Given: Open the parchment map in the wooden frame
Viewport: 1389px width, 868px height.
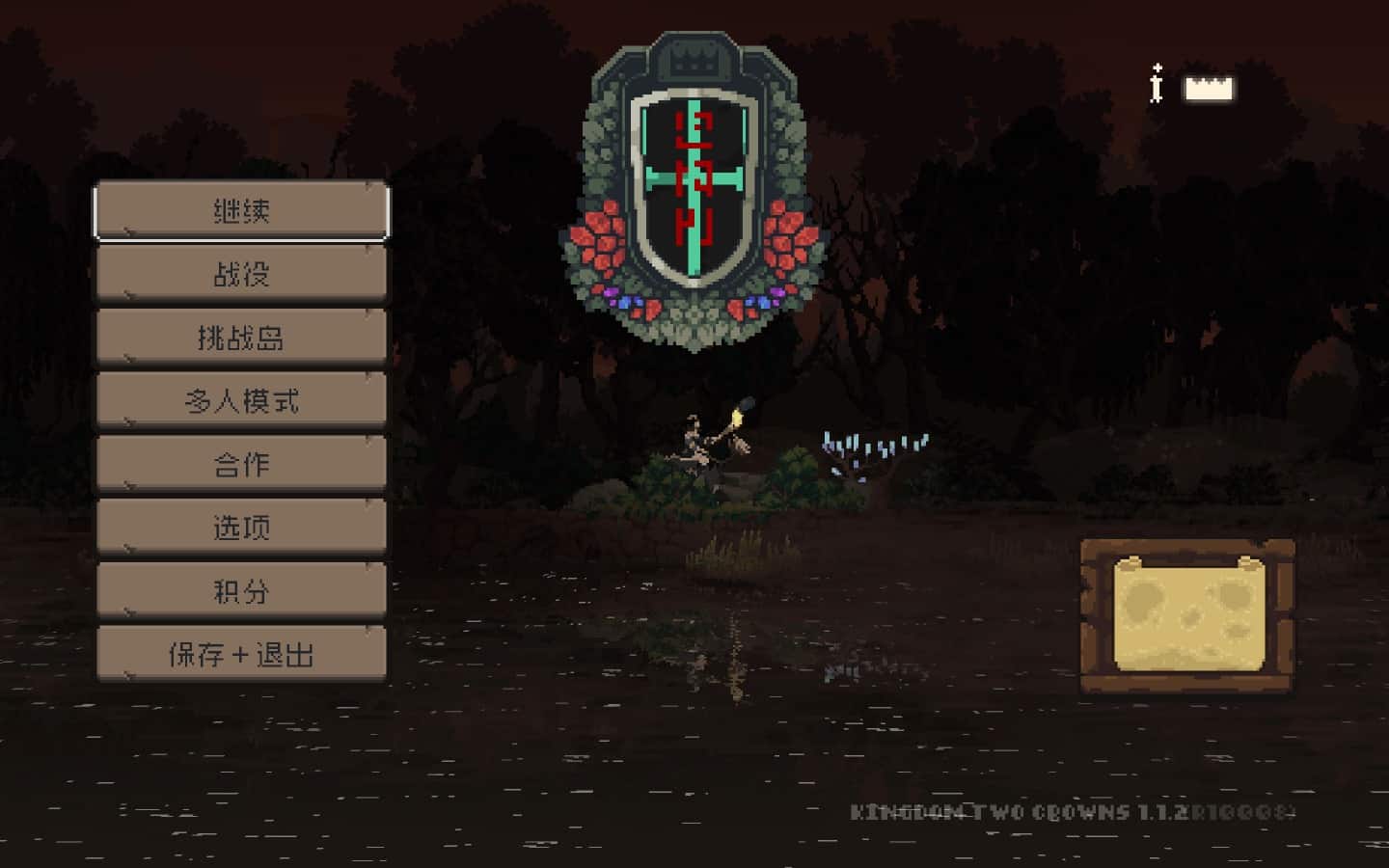Looking at the screenshot, I should (1187, 614).
